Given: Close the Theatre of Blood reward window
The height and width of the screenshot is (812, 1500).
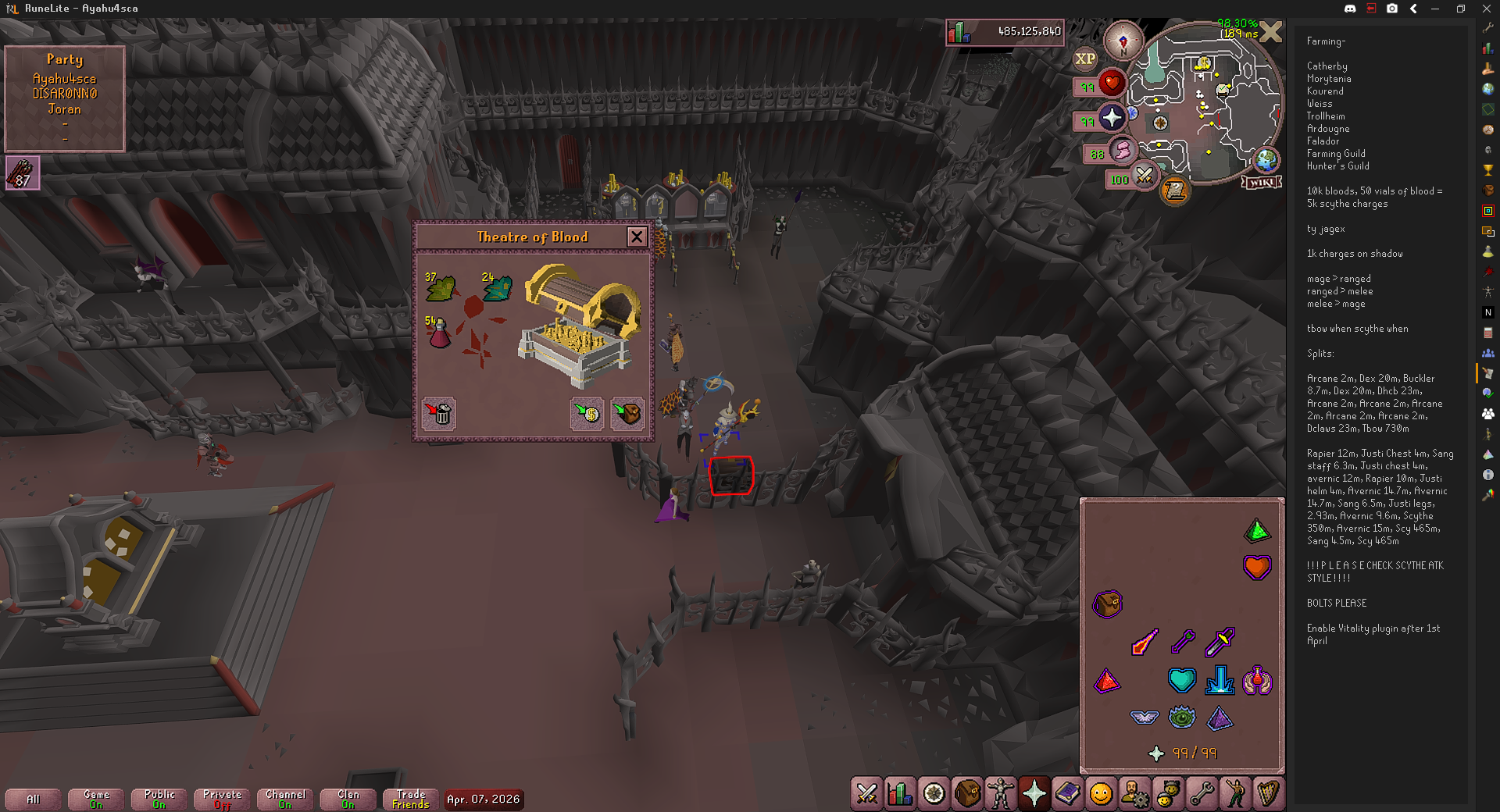Looking at the screenshot, I should [x=637, y=237].
